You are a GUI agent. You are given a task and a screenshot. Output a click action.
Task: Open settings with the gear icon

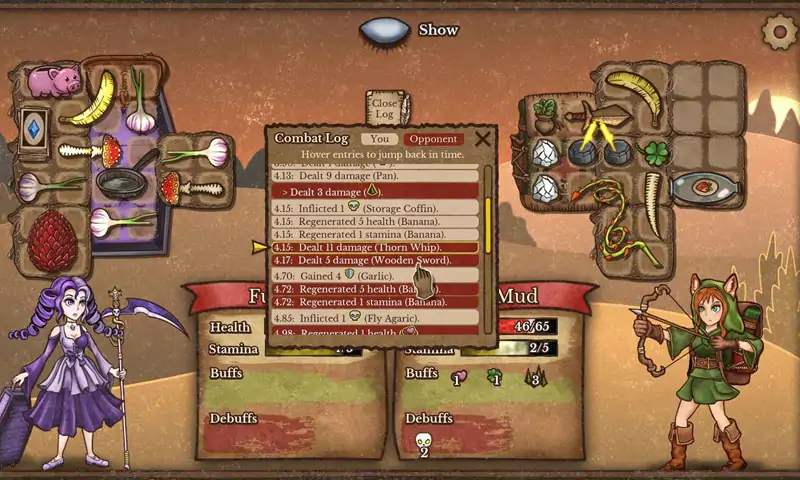(778, 32)
